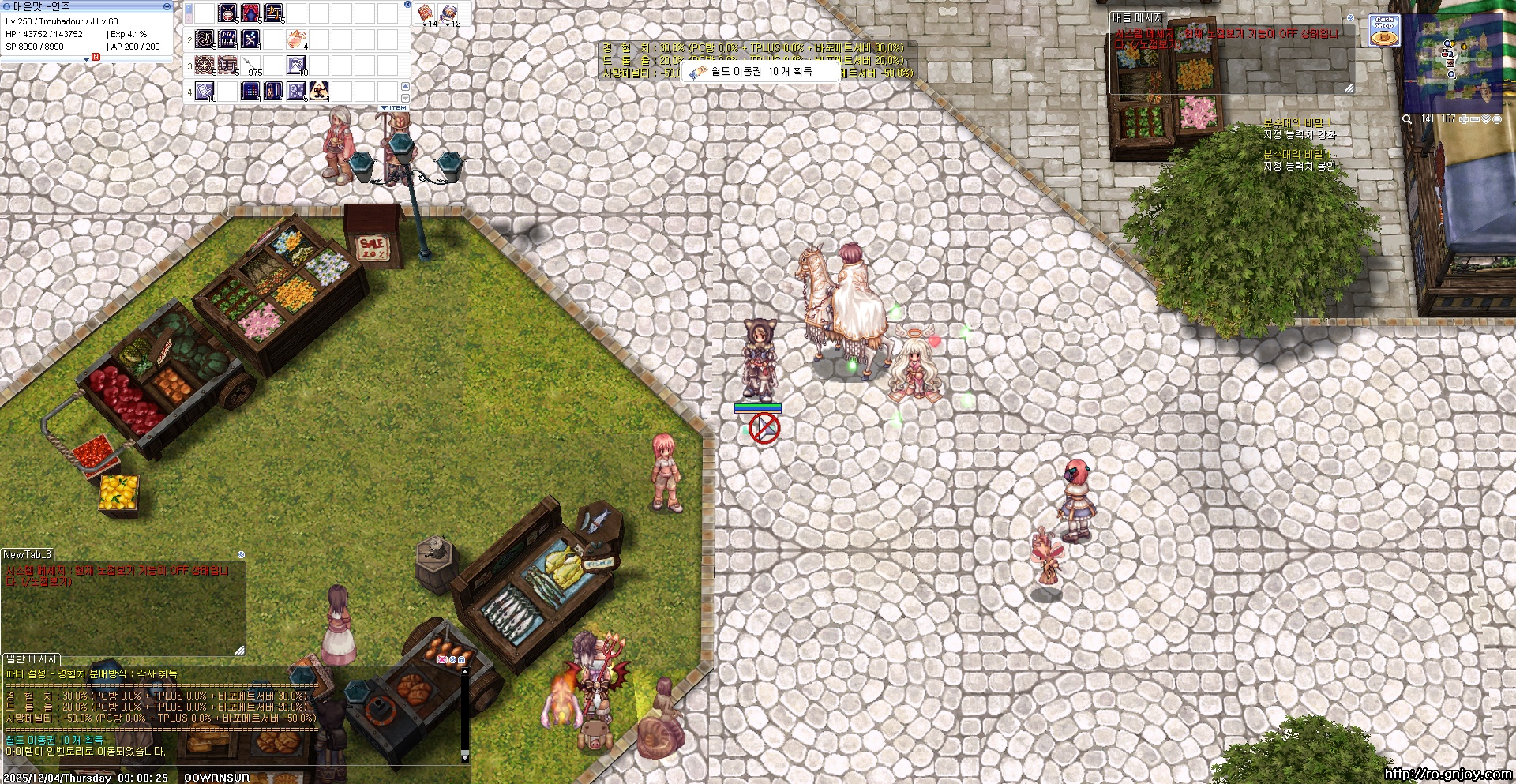Expand the ITEM dropdown below the hotbar
This screenshot has width=1516, height=784.
tap(394, 107)
